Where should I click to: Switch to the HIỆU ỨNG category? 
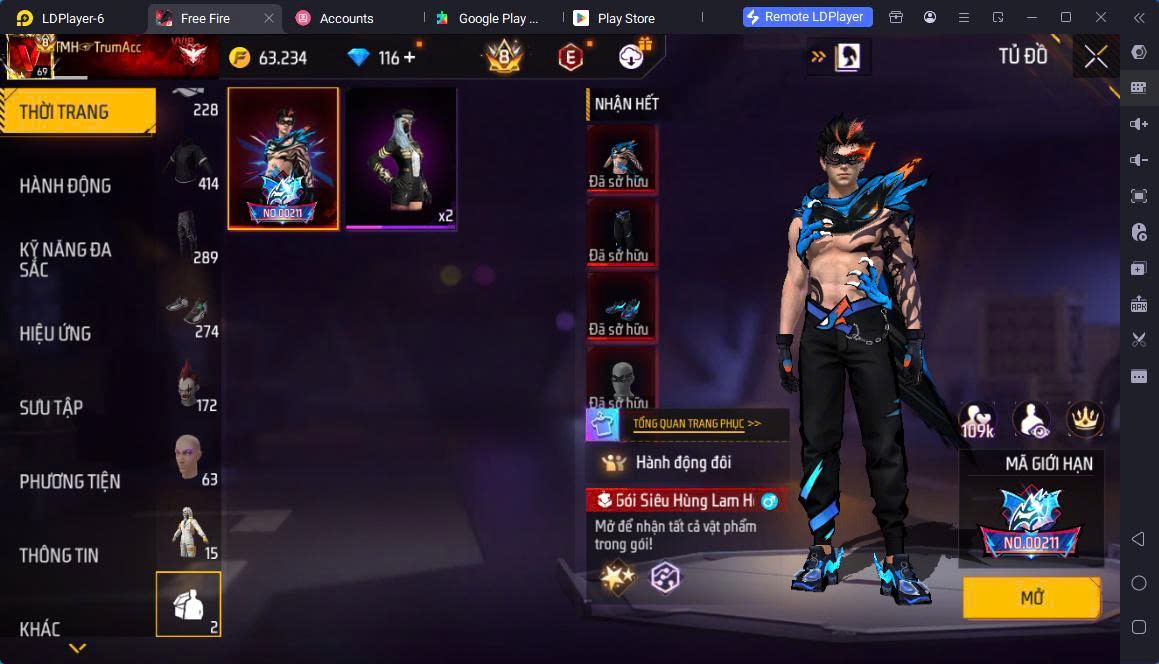(55, 333)
